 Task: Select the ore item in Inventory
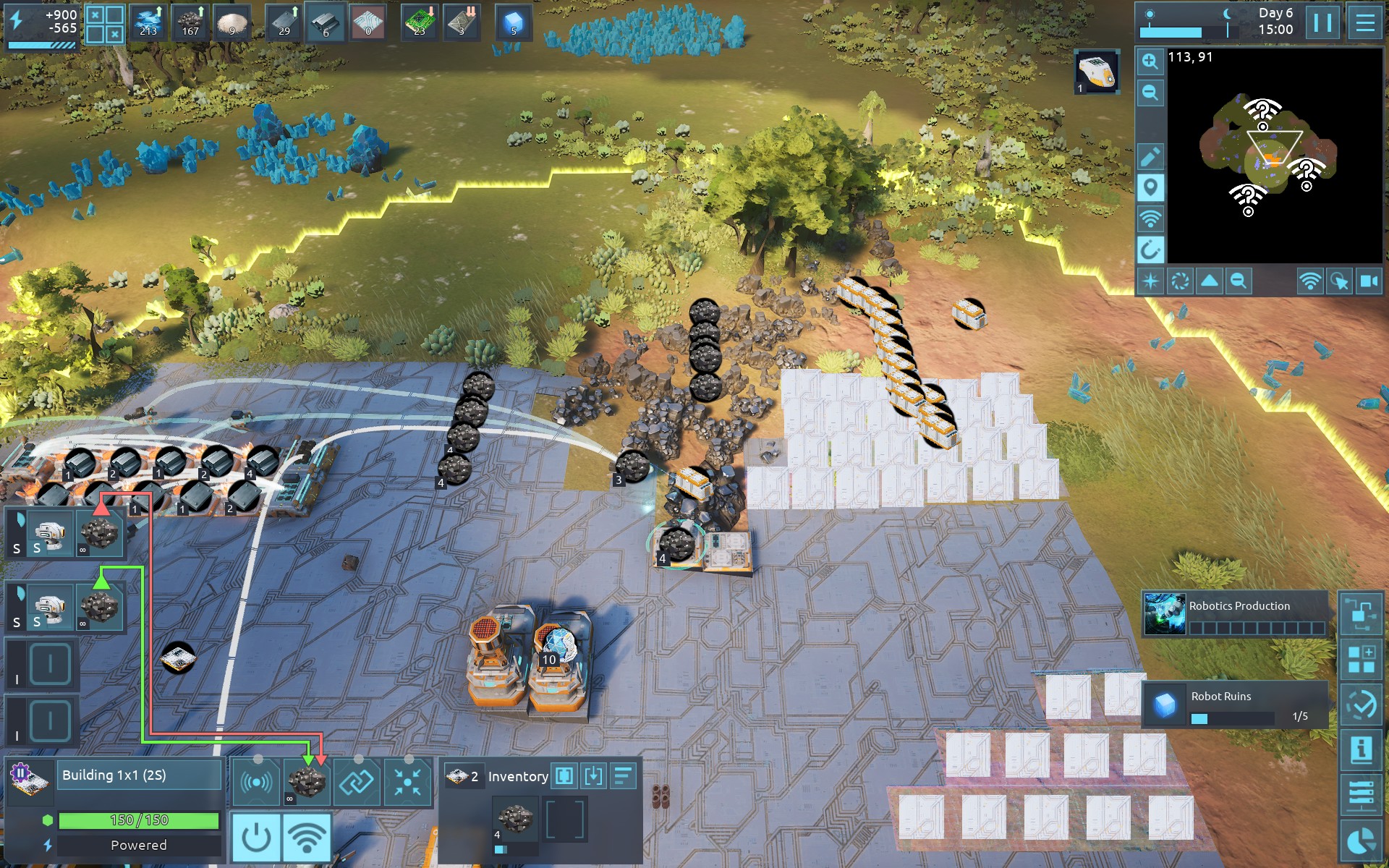click(515, 820)
